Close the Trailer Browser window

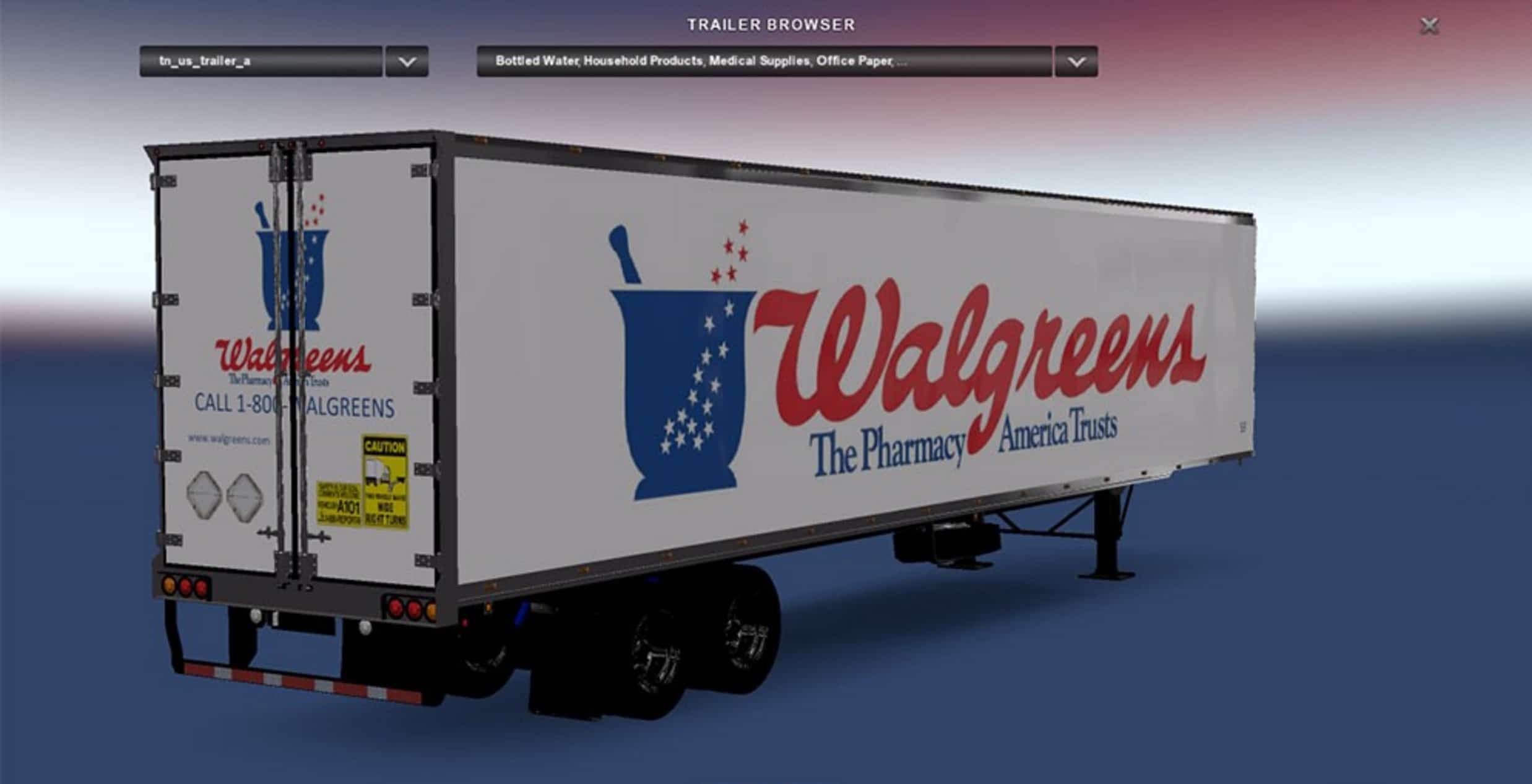click(x=1429, y=26)
